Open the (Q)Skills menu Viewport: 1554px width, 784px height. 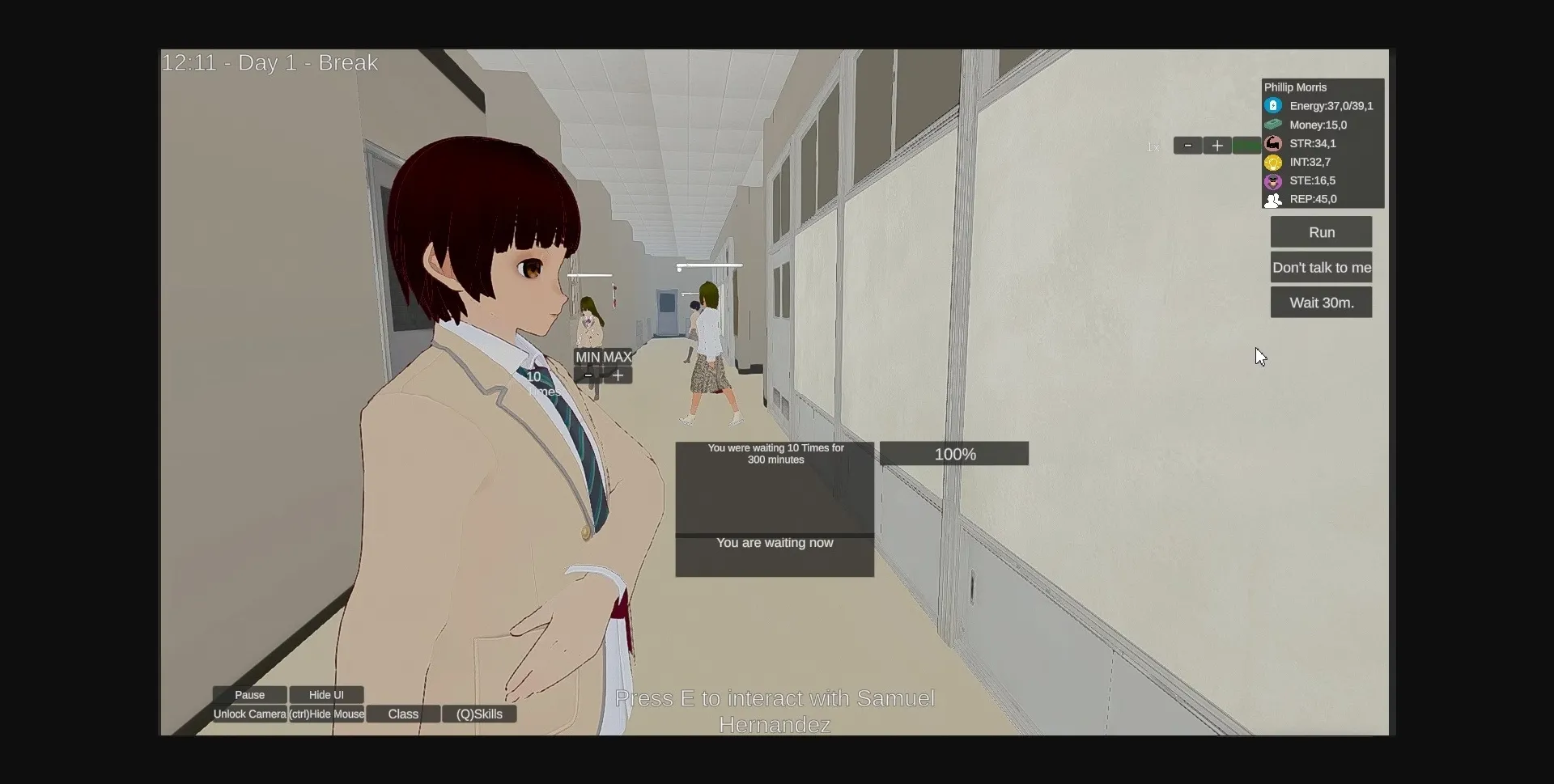click(x=479, y=714)
